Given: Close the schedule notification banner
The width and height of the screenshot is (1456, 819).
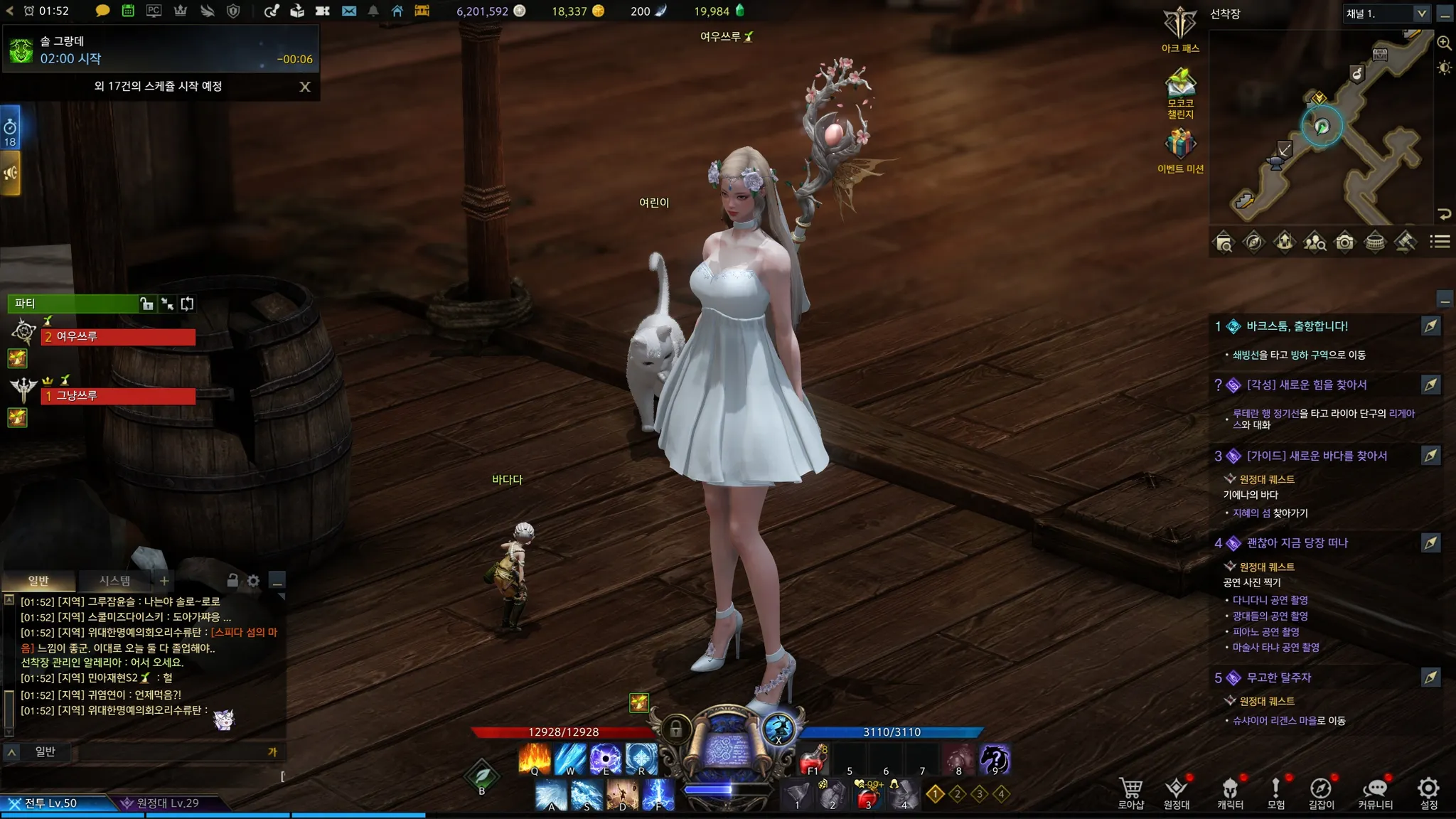Looking at the screenshot, I should click(x=305, y=87).
